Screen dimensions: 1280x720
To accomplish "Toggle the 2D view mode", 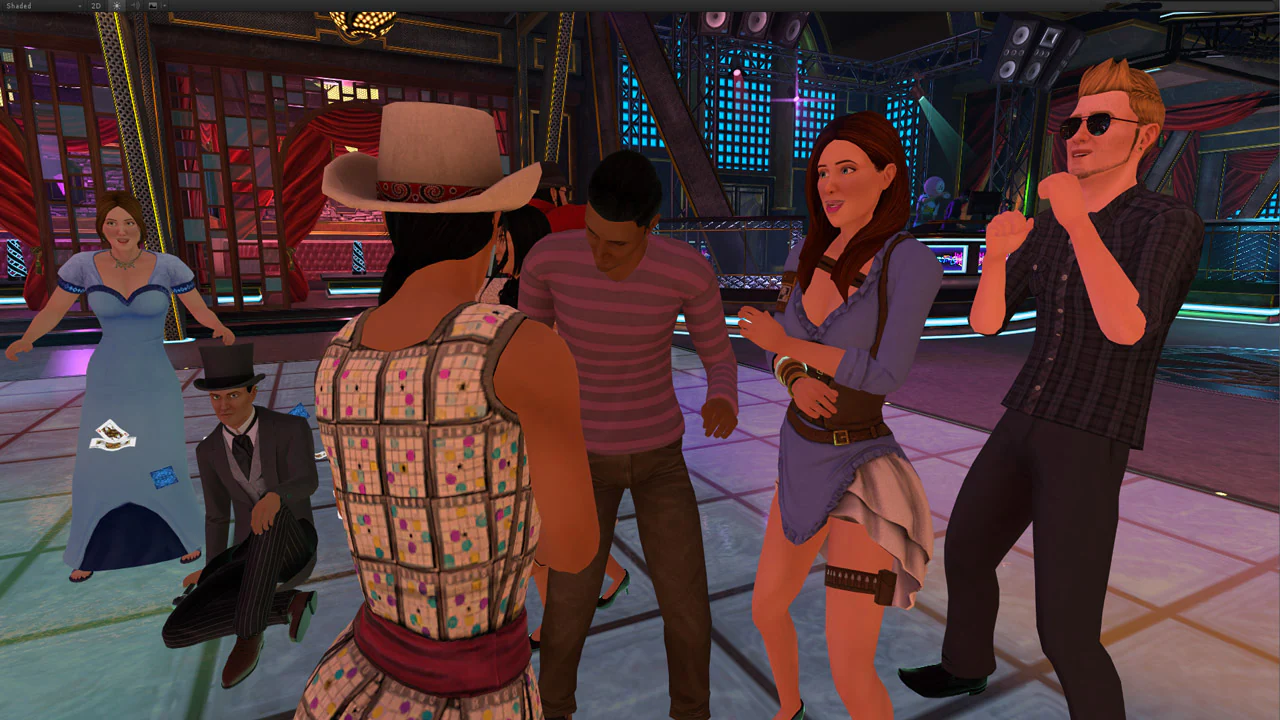I will pos(97,6).
